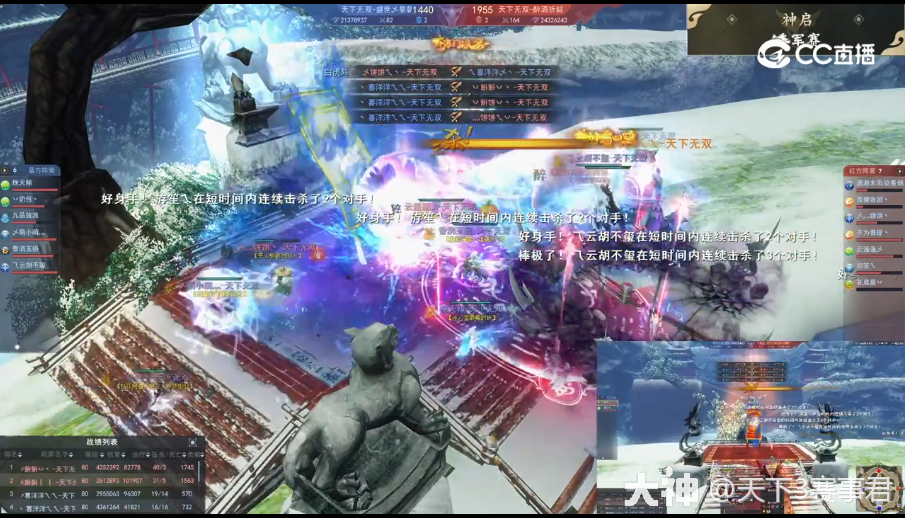Select rank 1 row in battle record list
This screenshot has height=518, width=905.
(x=100, y=467)
